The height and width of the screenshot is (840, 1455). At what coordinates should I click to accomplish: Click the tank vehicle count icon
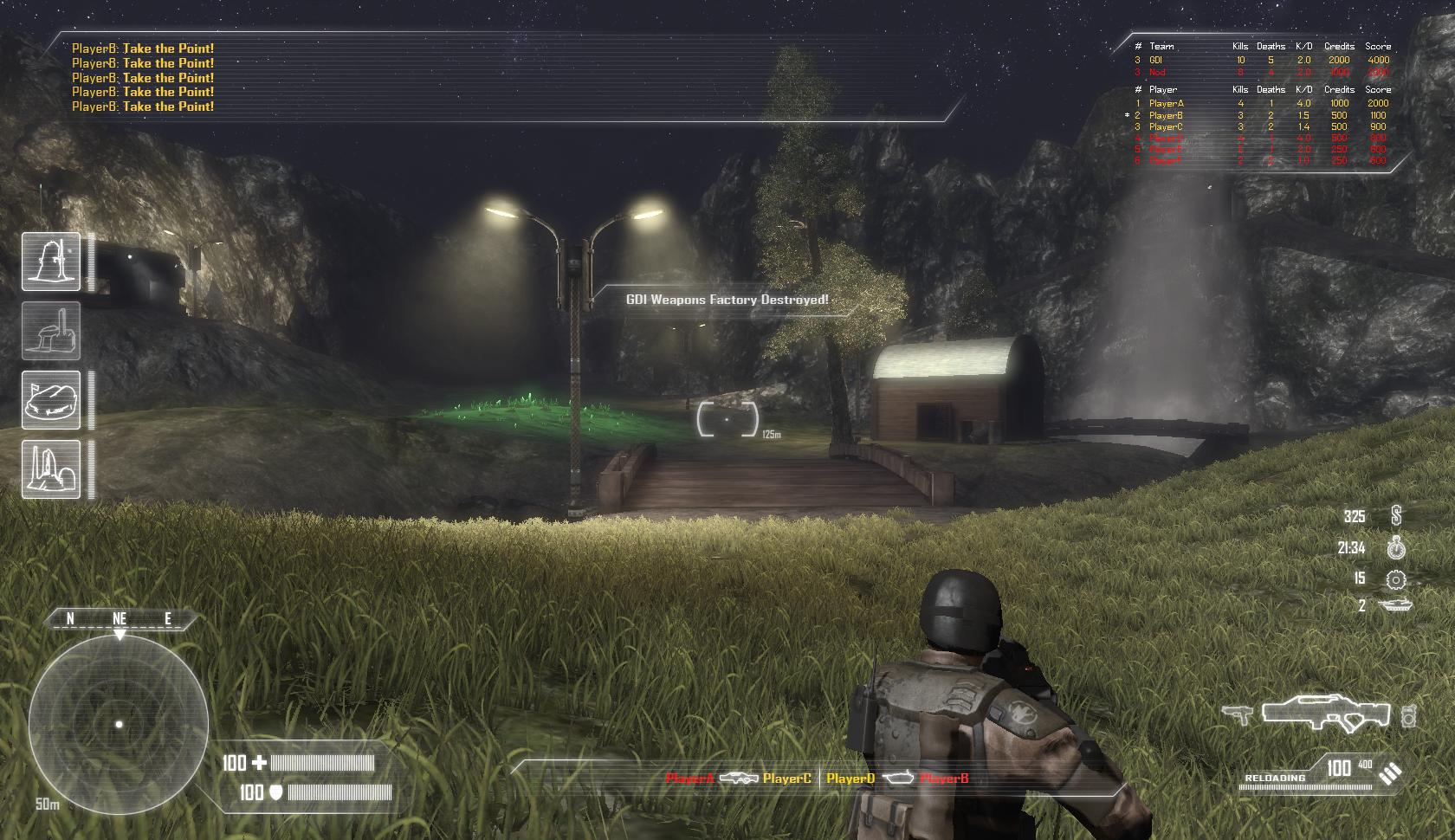click(1395, 605)
